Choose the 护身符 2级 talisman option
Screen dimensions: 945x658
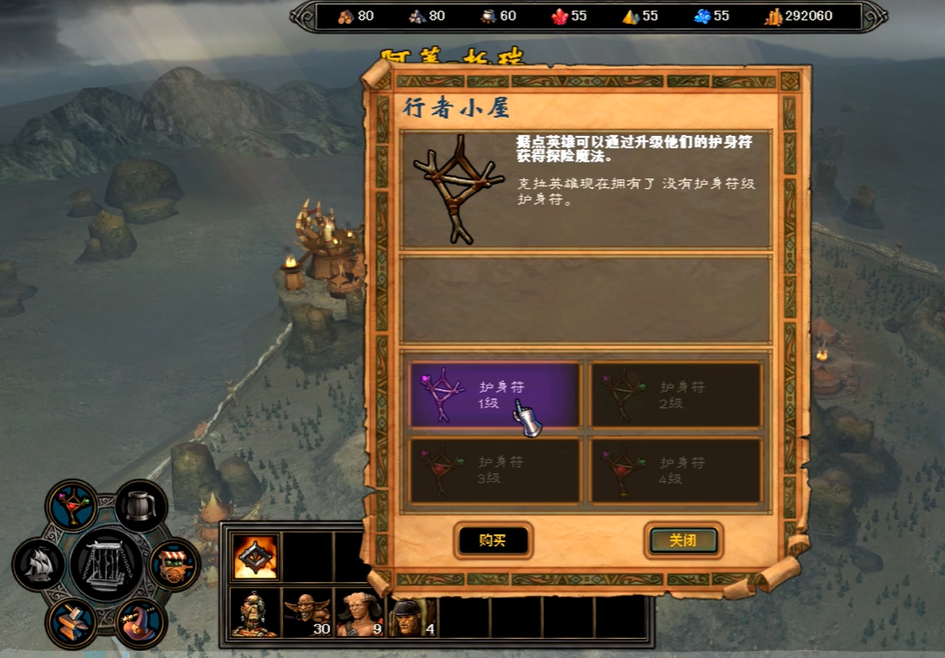676,395
